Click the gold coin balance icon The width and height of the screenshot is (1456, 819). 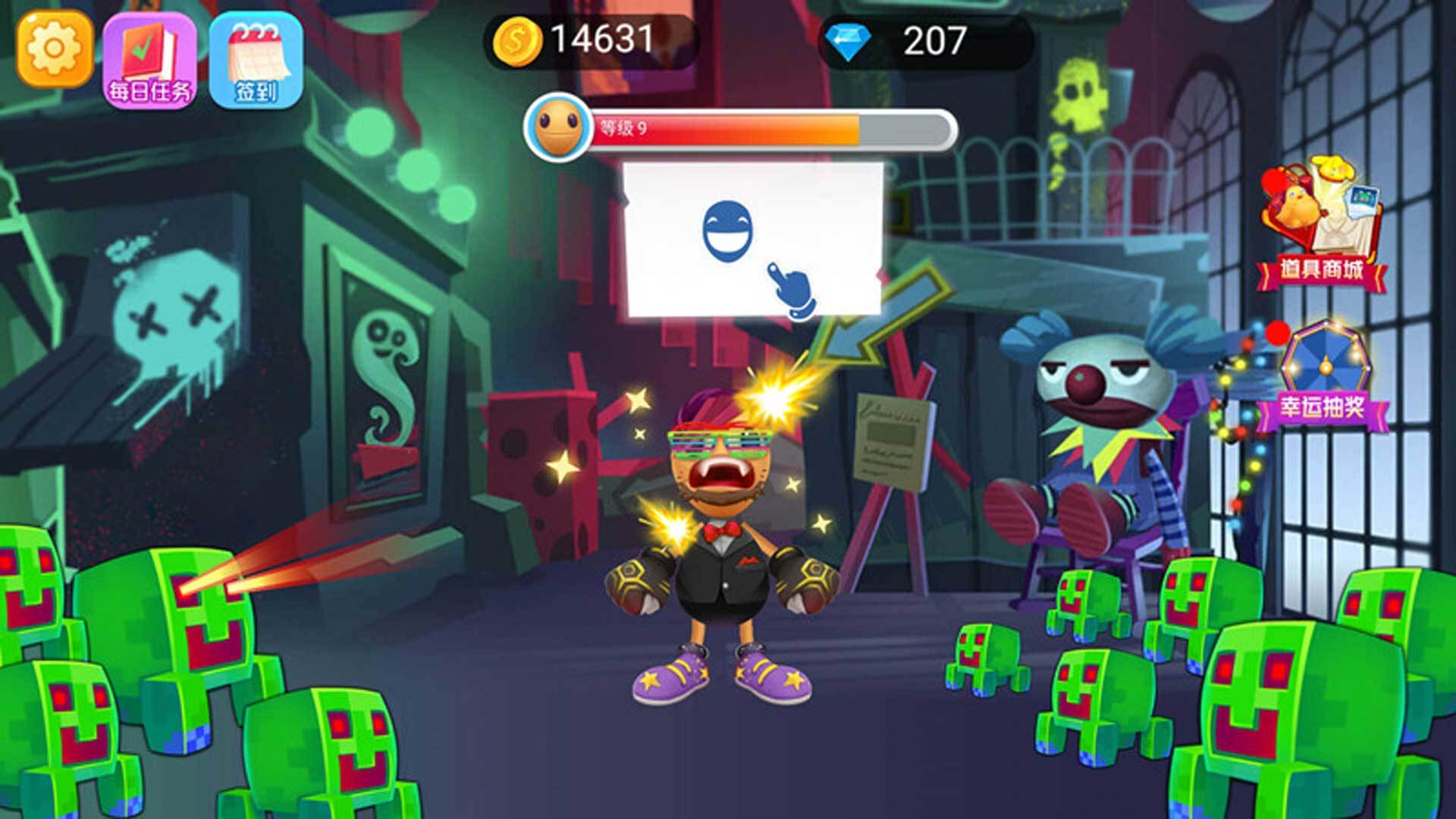516,40
